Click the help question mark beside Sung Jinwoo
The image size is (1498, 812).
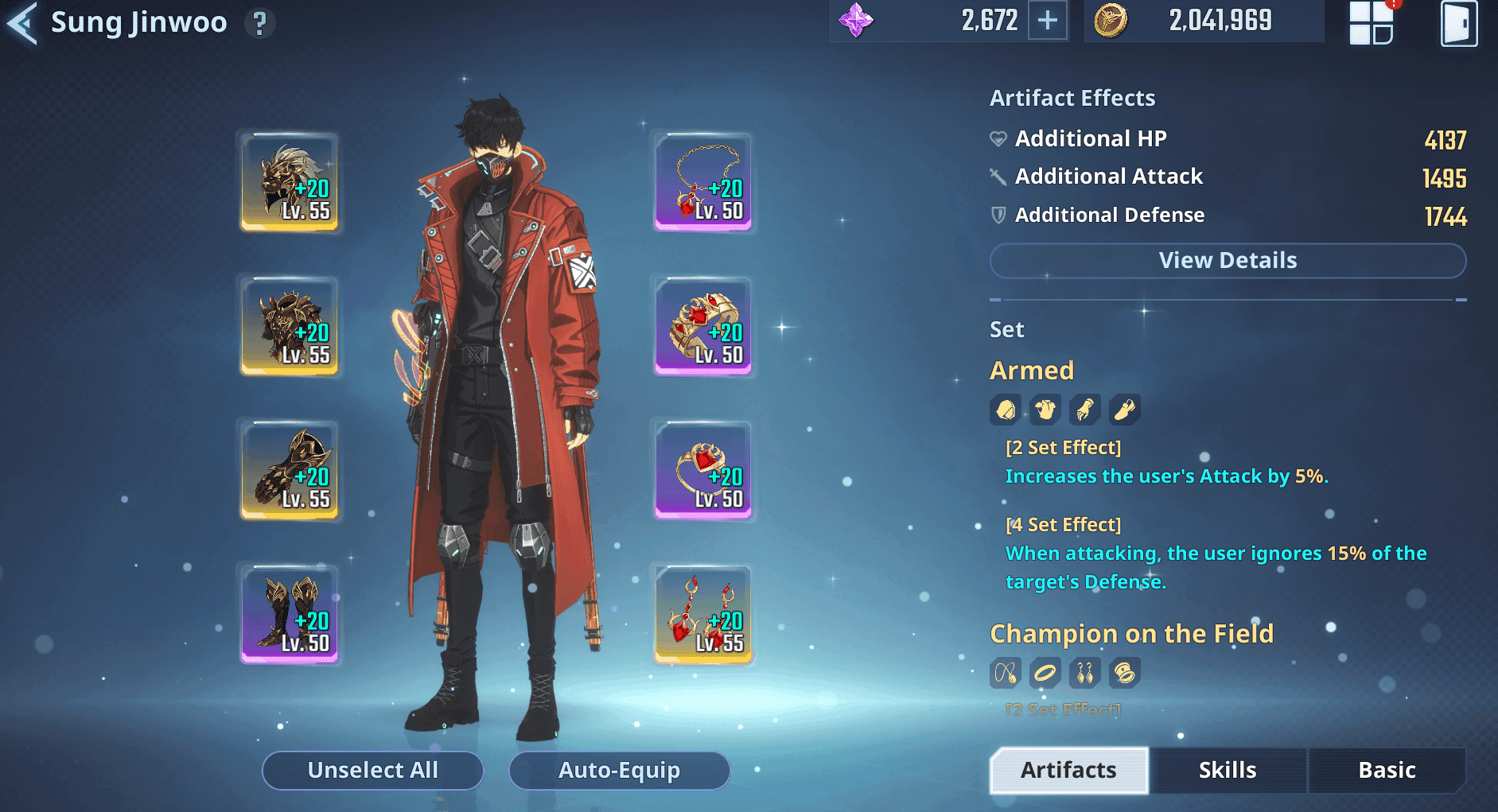tap(259, 22)
